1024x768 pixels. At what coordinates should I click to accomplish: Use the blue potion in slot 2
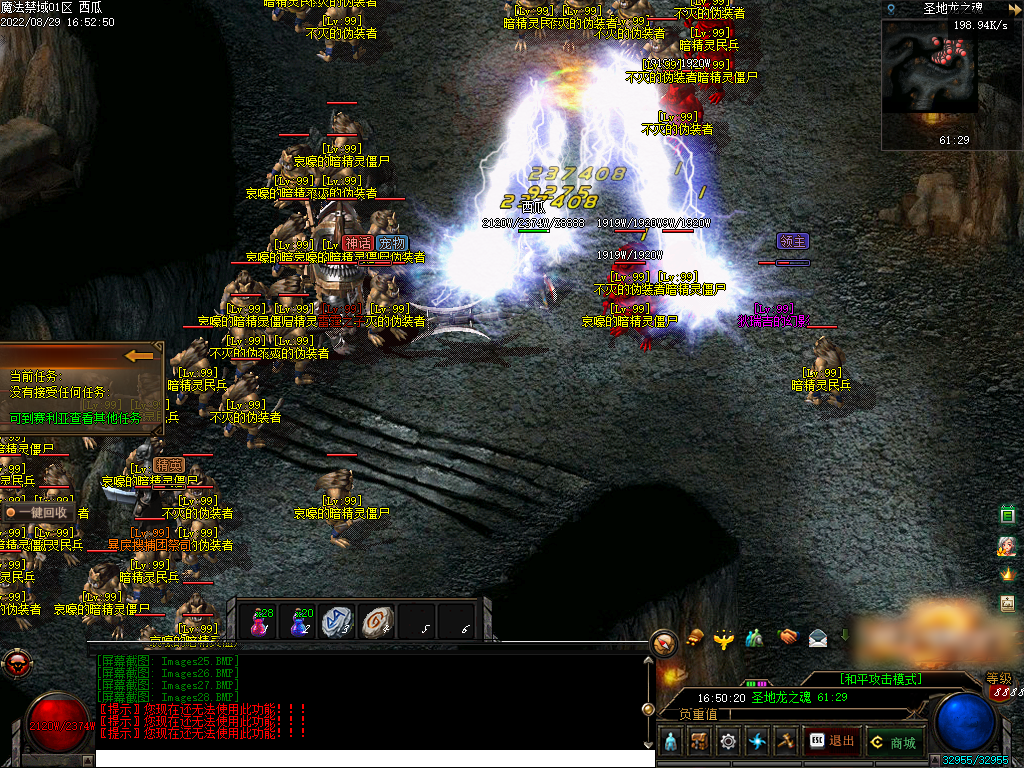click(301, 622)
